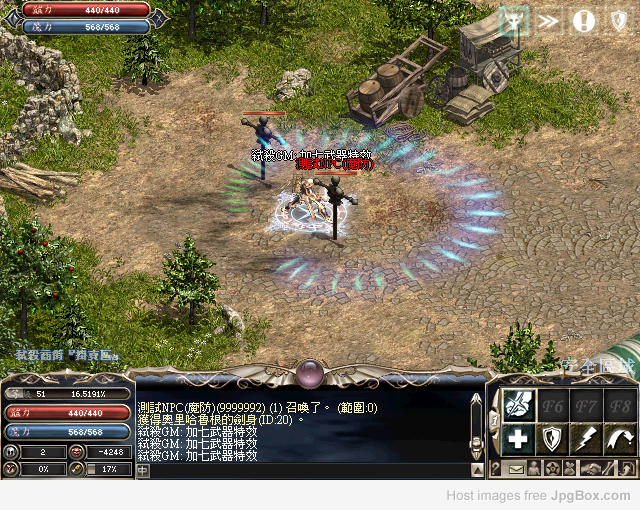This screenshot has width=640, height=510.
Task: Use the white cross heal skill
Action: pyautogui.click(x=517, y=438)
